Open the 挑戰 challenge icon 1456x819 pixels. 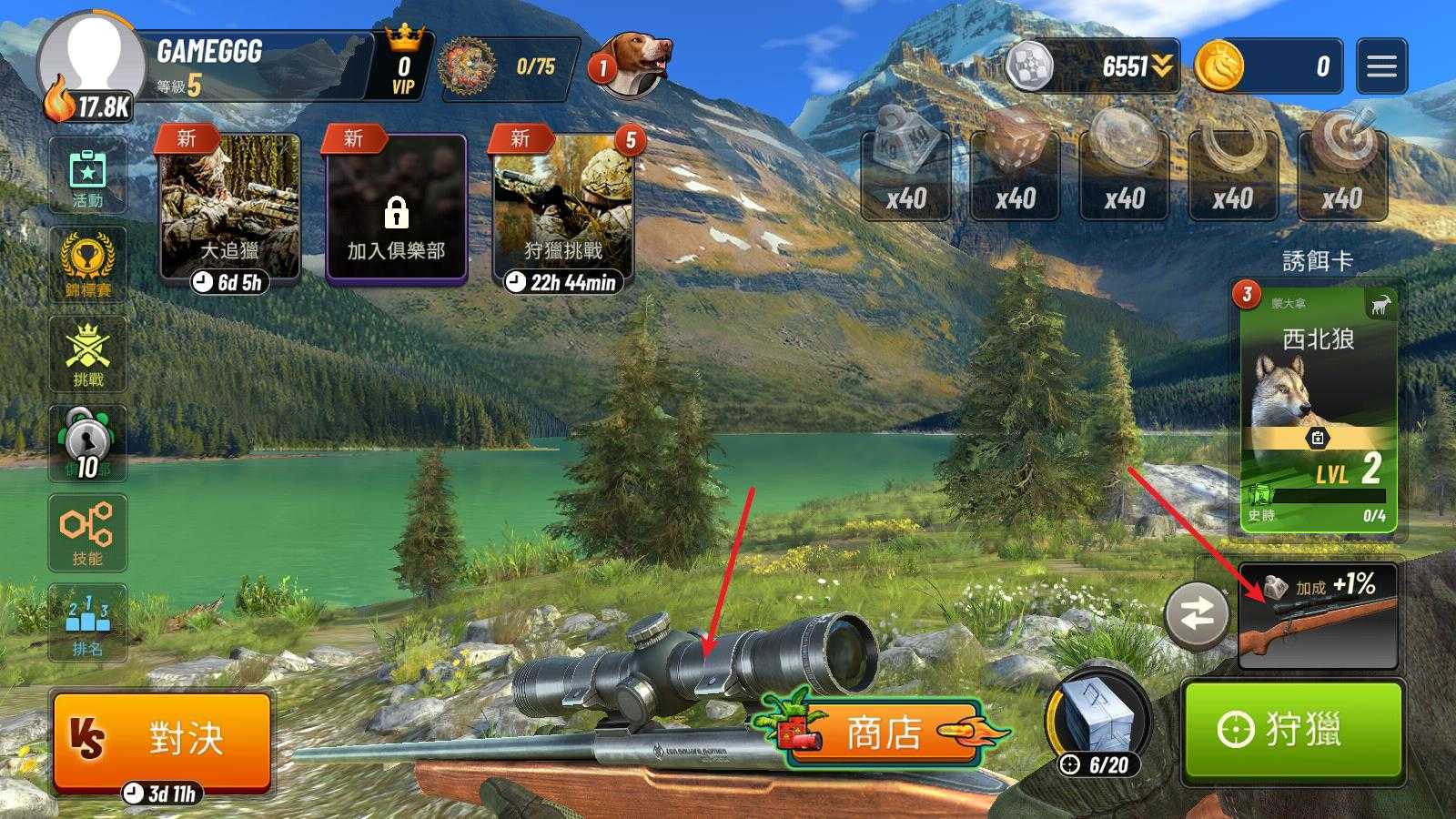87,354
